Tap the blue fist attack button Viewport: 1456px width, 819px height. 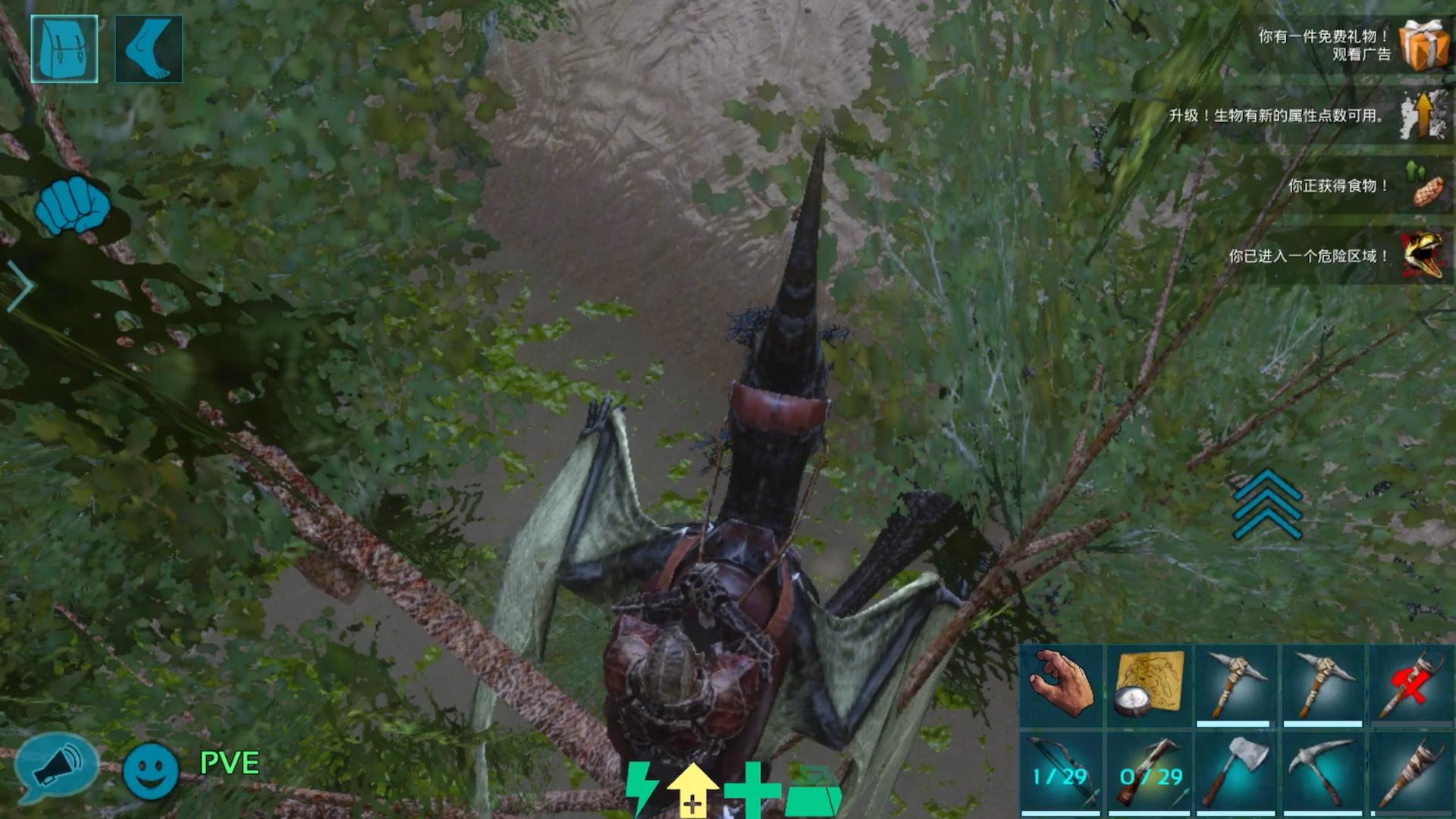(72, 206)
